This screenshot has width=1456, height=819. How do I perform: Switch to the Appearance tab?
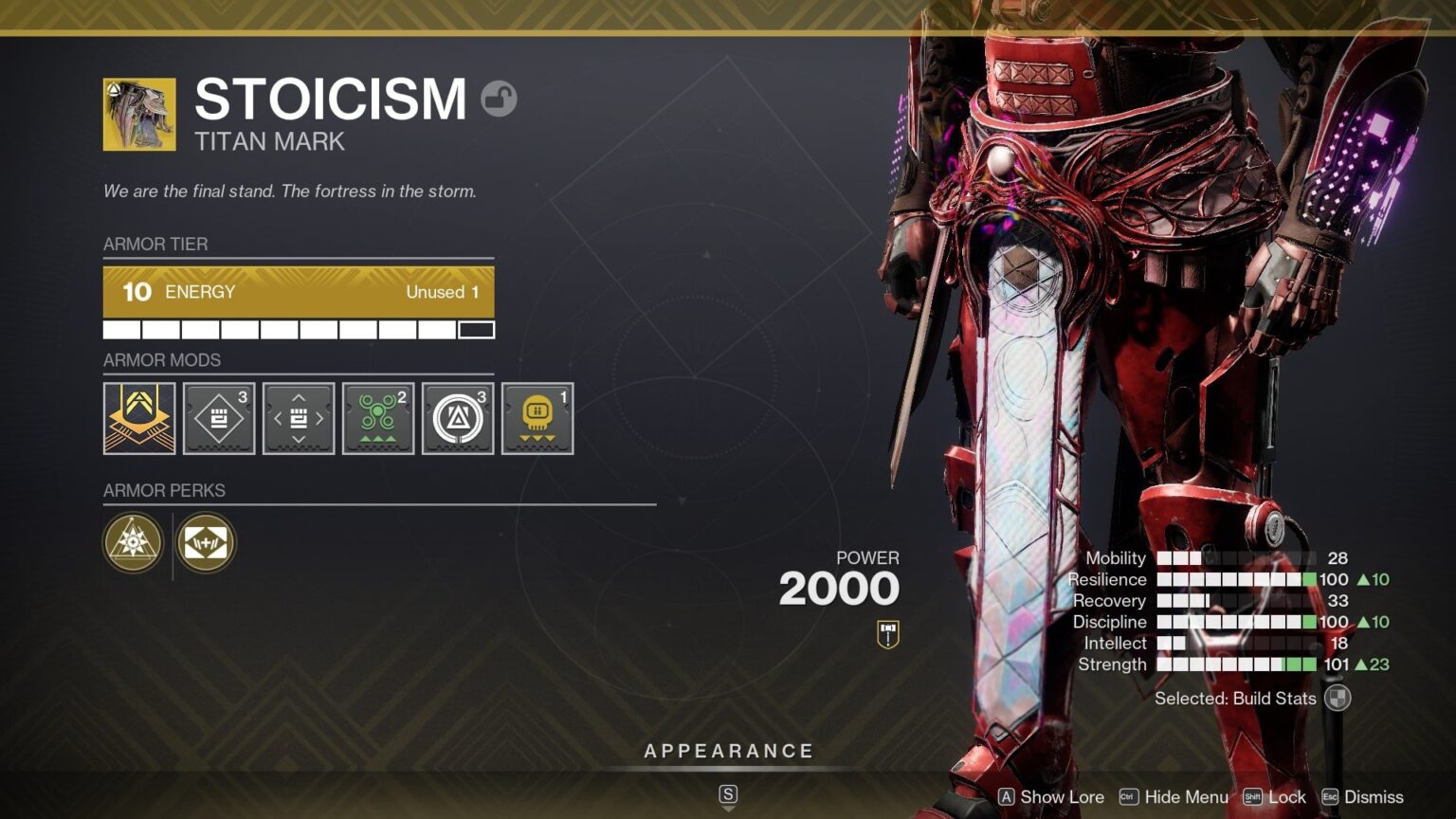click(728, 750)
